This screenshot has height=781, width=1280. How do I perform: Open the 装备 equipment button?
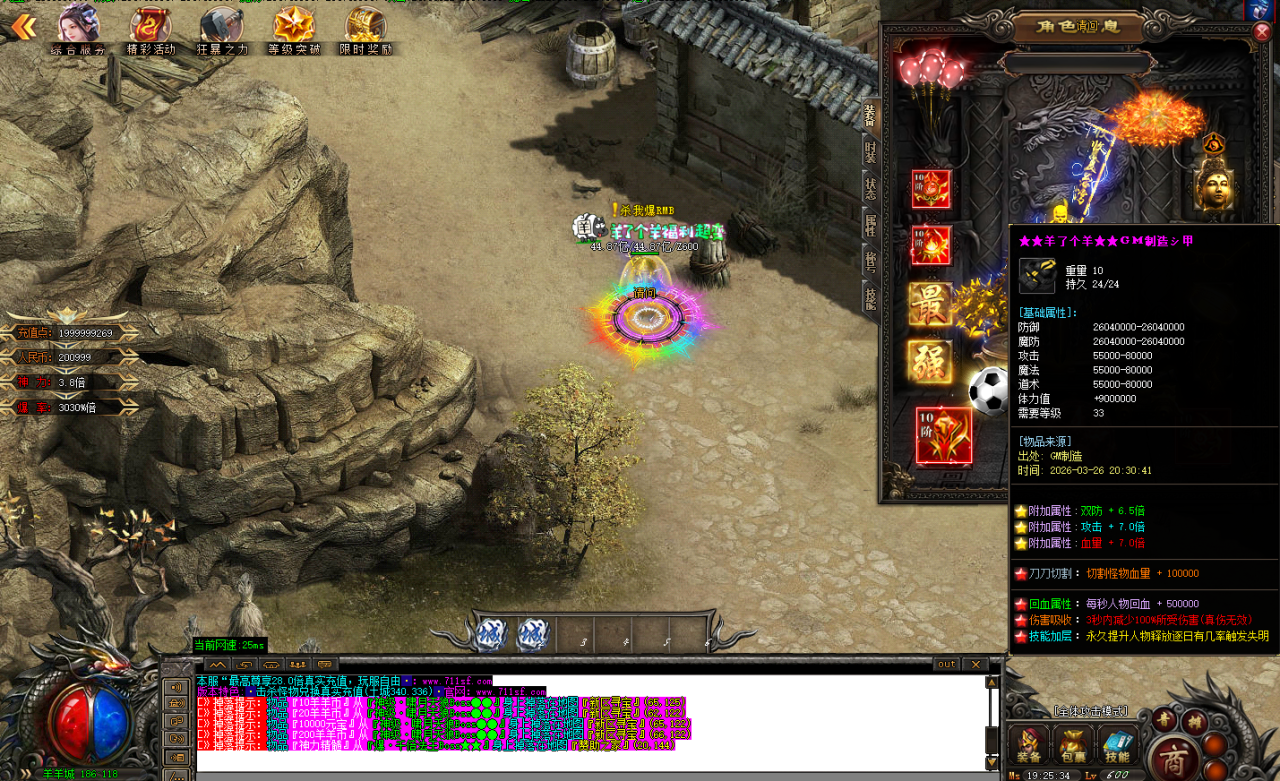click(1028, 745)
